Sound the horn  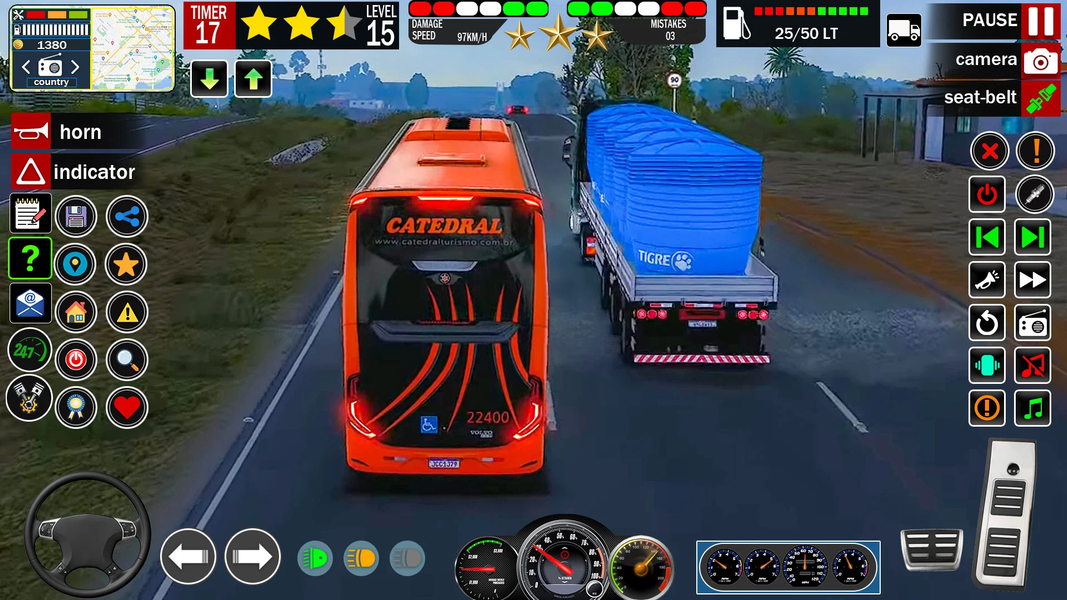pos(31,132)
